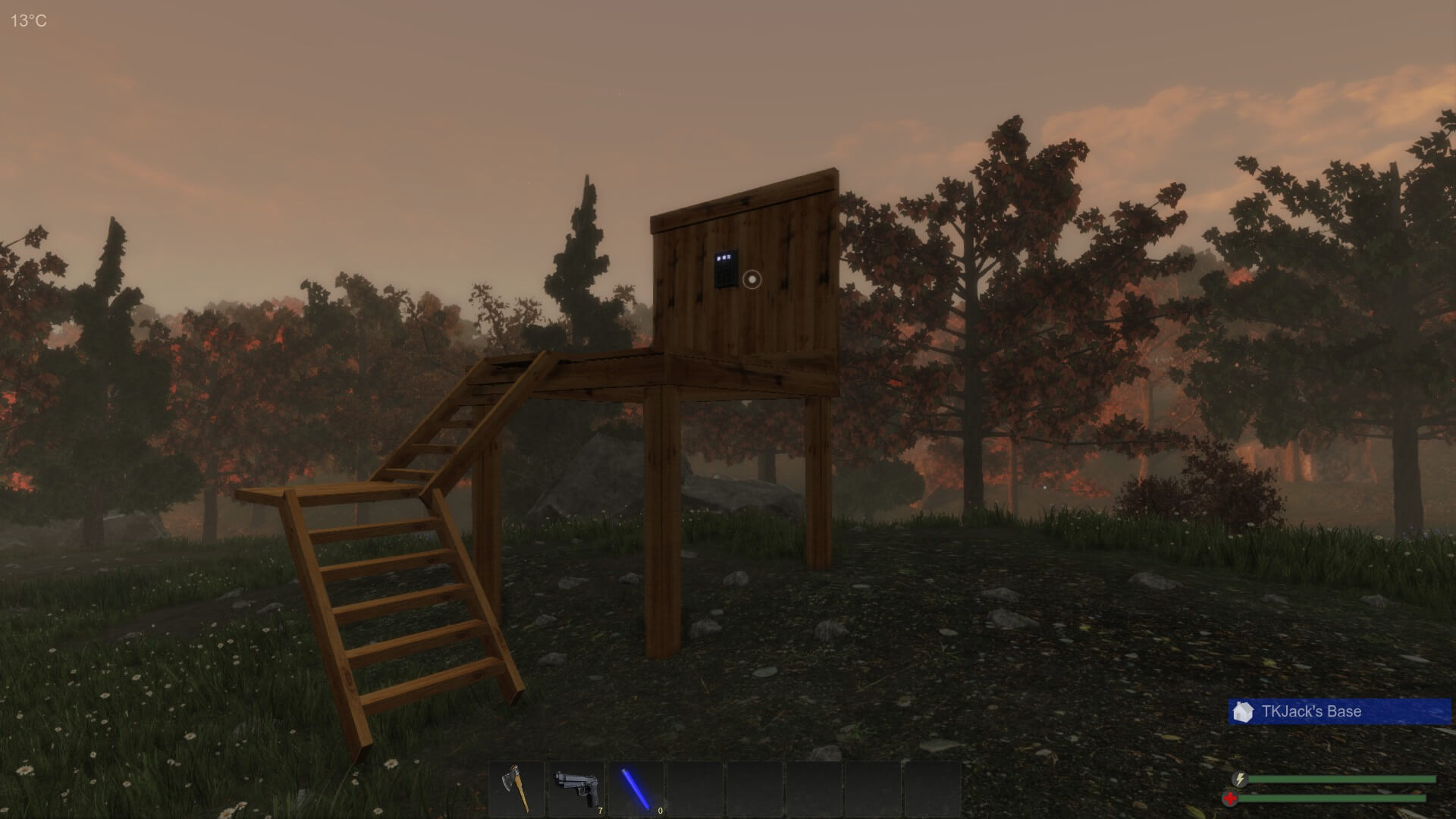
Task: Click the glowstick's count of 0
Action: 659,811
